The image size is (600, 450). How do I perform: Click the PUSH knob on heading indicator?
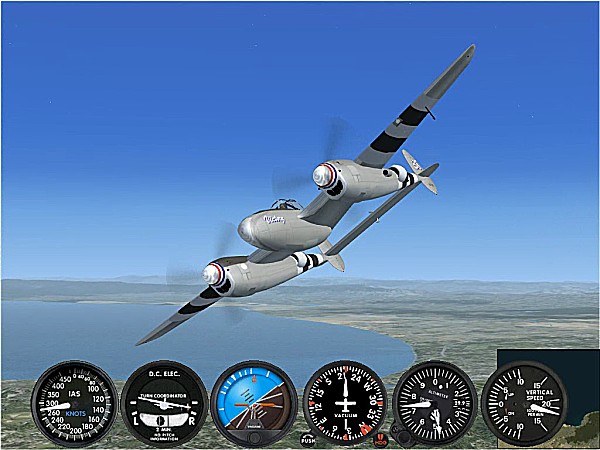click(x=309, y=438)
